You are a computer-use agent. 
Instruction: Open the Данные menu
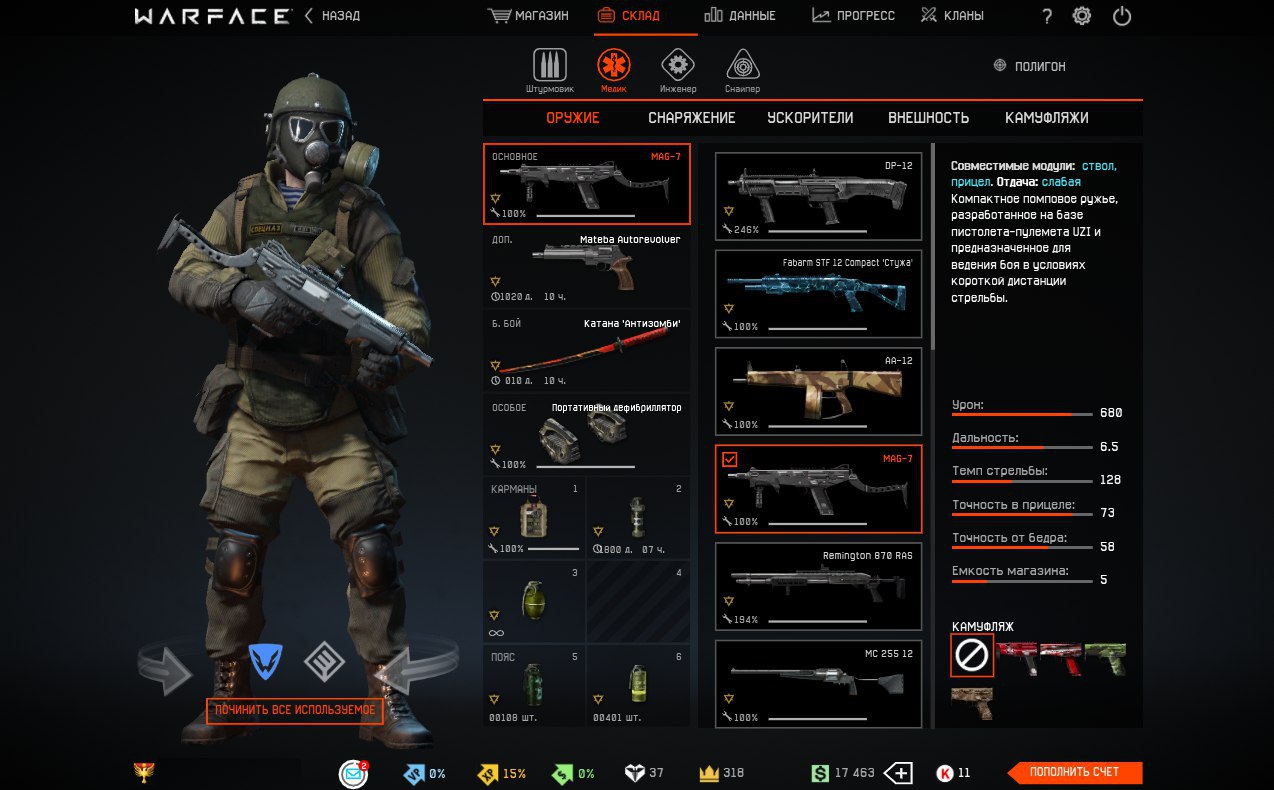pyautogui.click(x=740, y=16)
